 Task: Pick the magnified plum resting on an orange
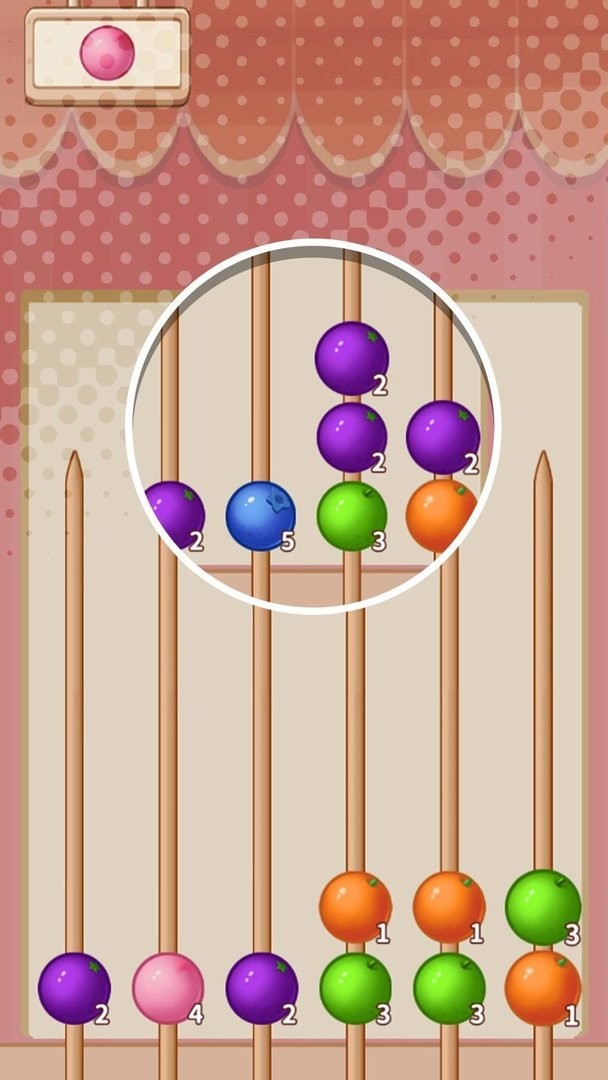443,438
